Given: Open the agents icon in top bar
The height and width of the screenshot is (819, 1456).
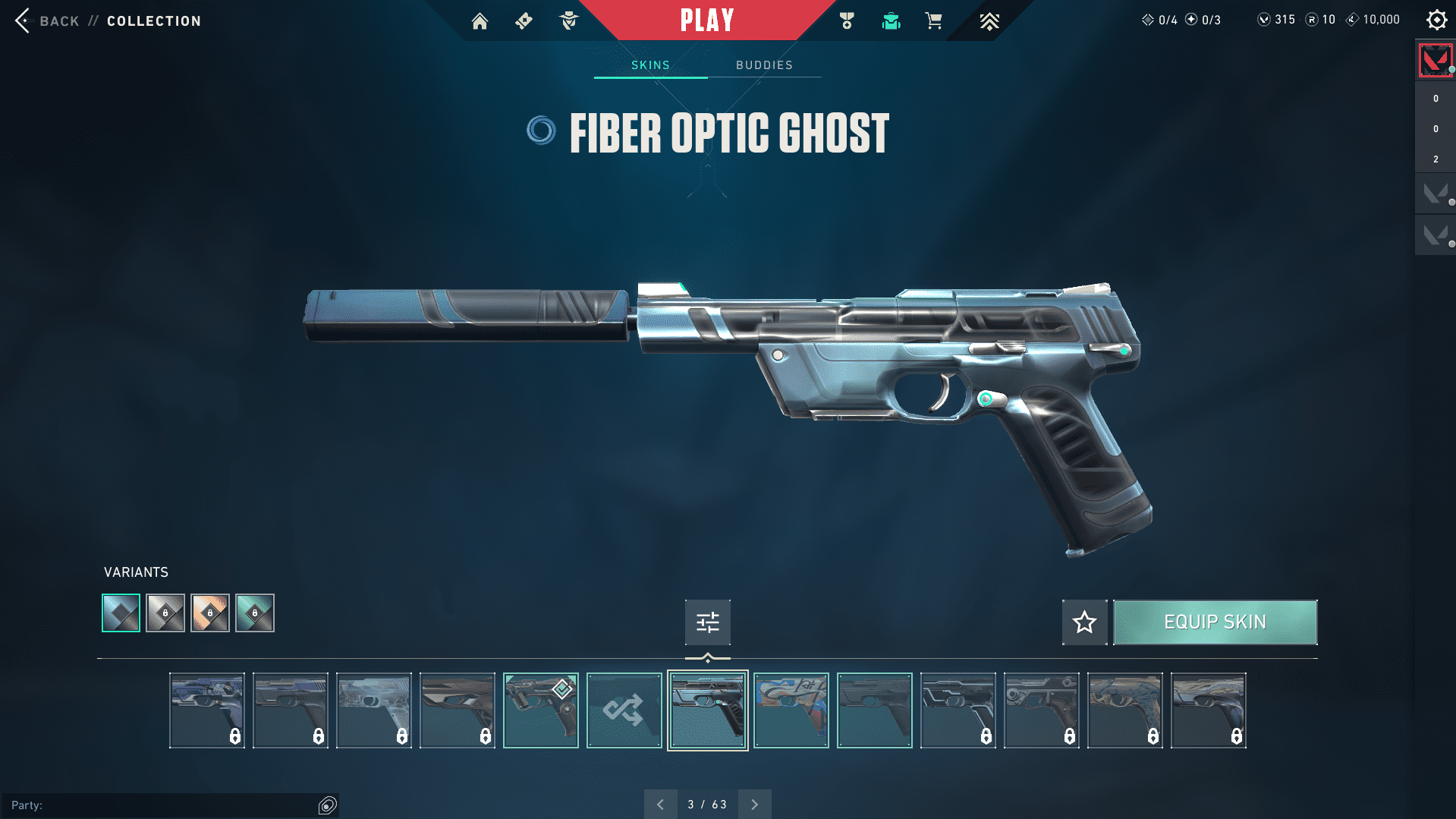Looking at the screenshot, I should (568, 21).
